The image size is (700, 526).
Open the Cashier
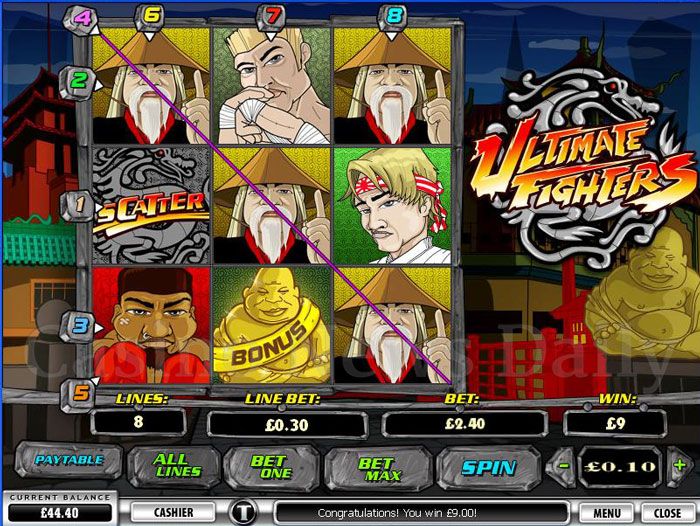pyautogui.click(x=173, y=512)
